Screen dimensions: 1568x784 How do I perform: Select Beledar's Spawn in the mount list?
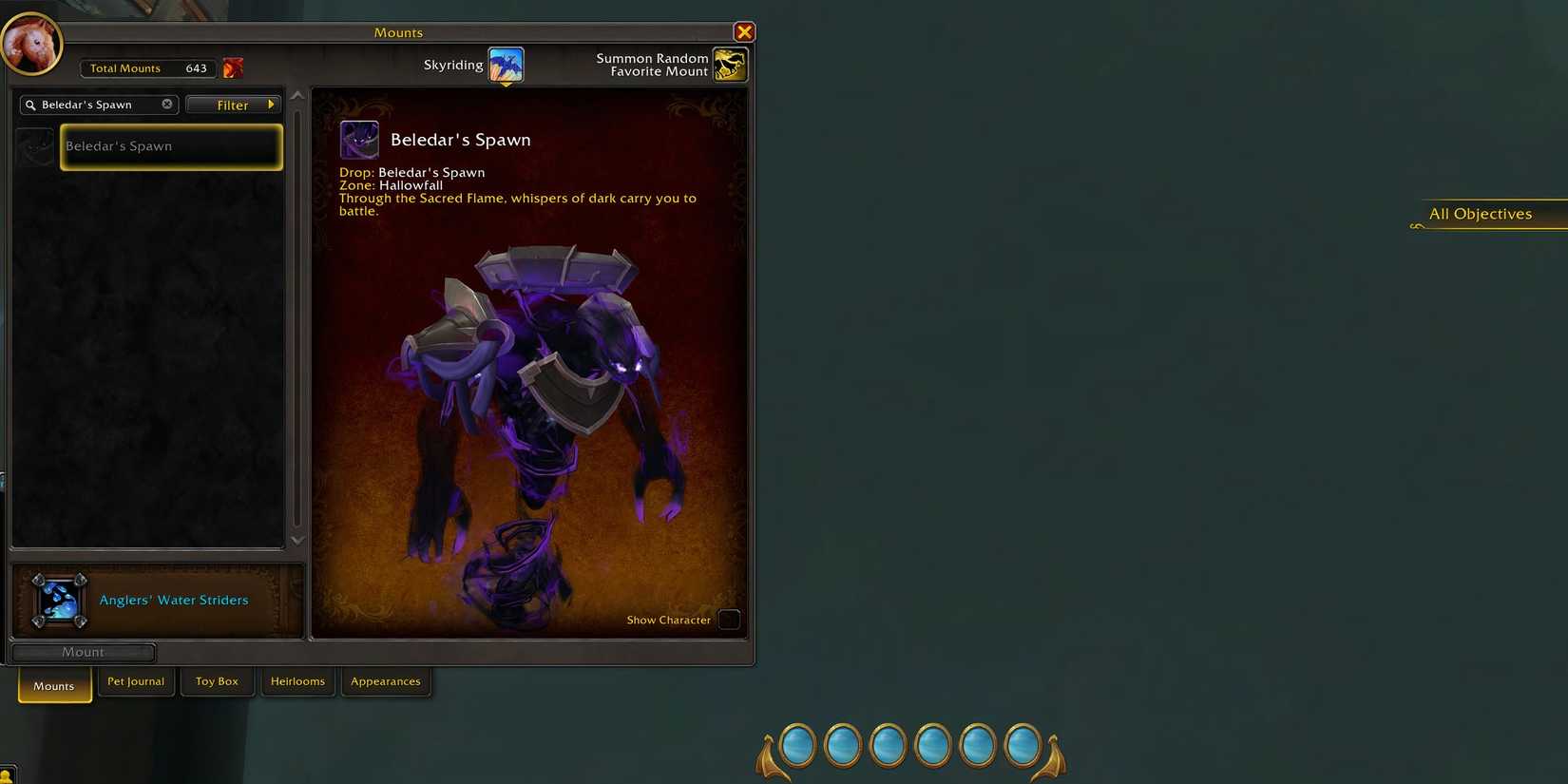point(171,146)
